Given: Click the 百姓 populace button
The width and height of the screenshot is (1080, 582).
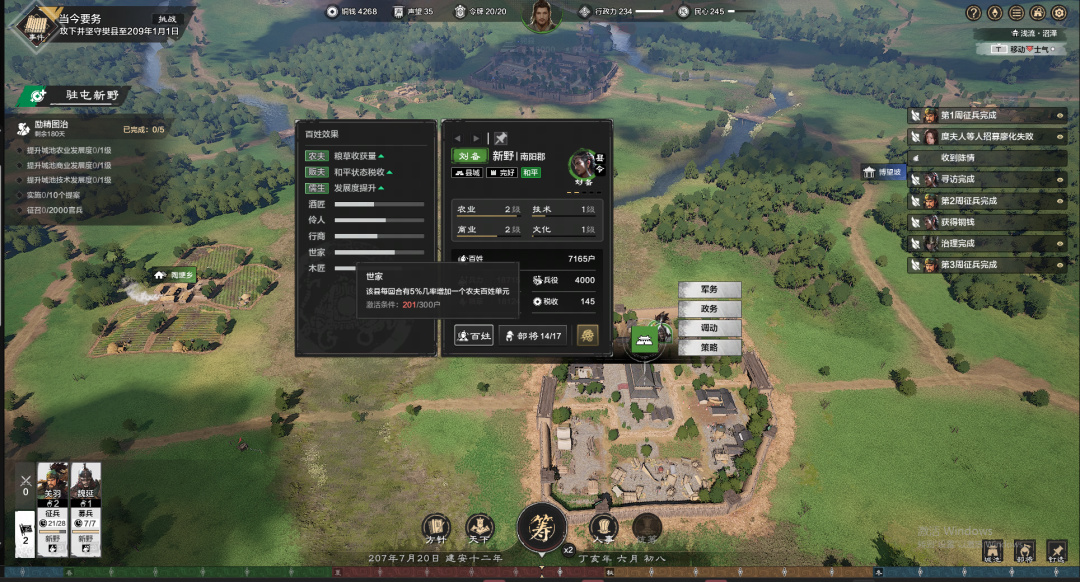Looking at the screenshot, I should coord(474,336).
